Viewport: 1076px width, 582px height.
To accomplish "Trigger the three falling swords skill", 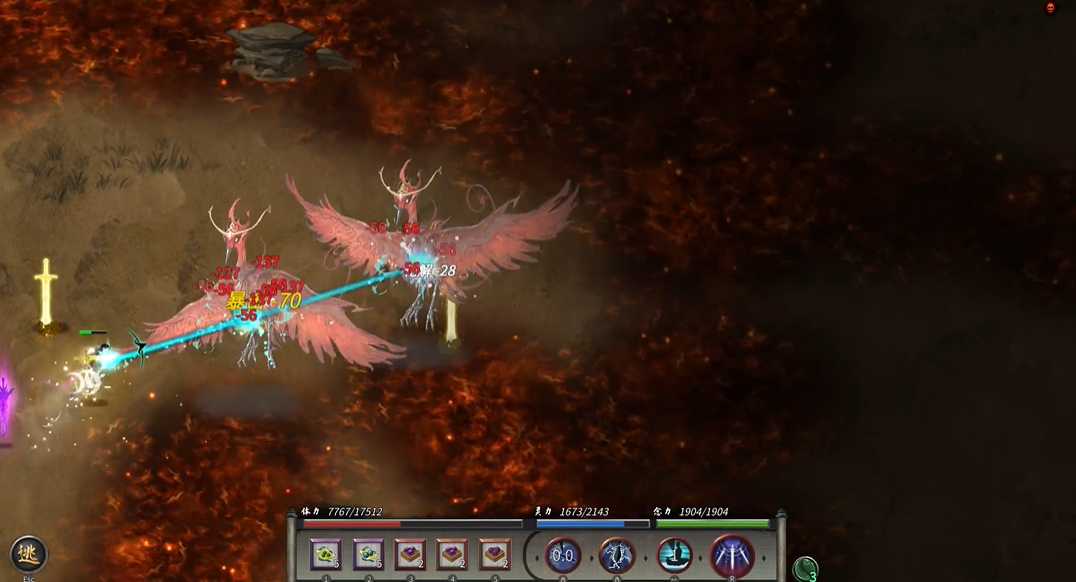I will [x=732, y=555].
